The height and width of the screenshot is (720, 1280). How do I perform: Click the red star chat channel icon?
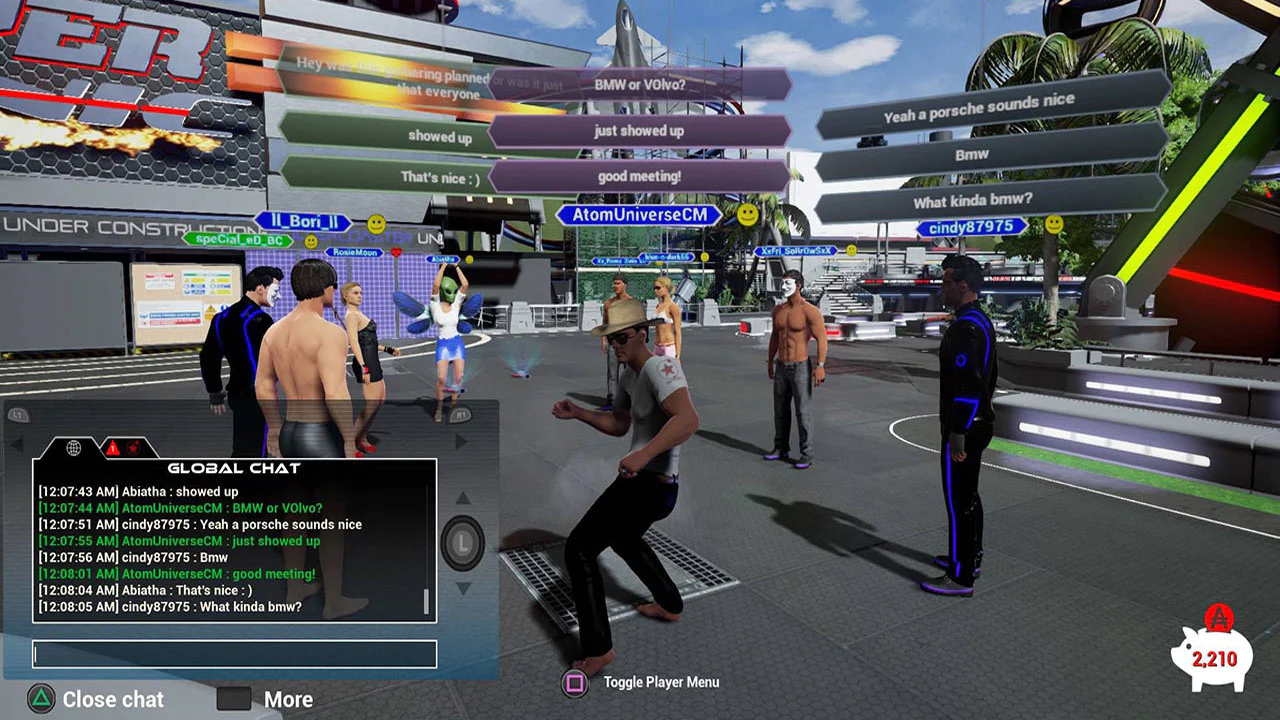135,447
